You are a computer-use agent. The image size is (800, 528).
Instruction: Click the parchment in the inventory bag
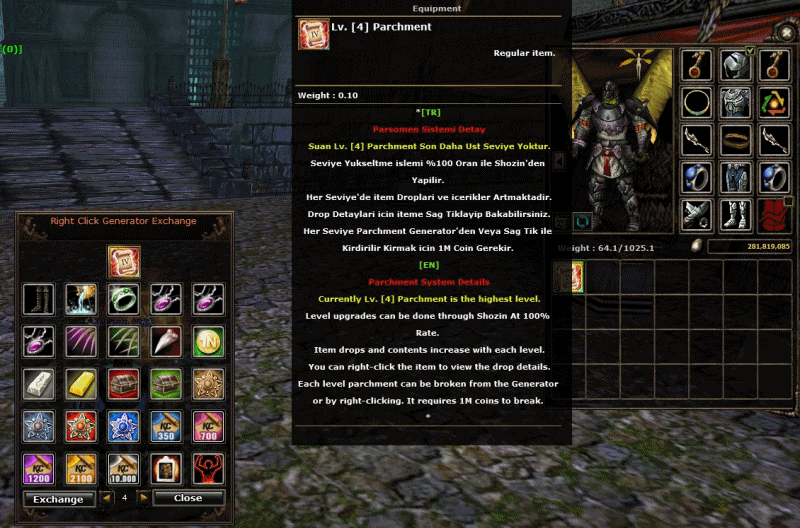pos(567,277)
